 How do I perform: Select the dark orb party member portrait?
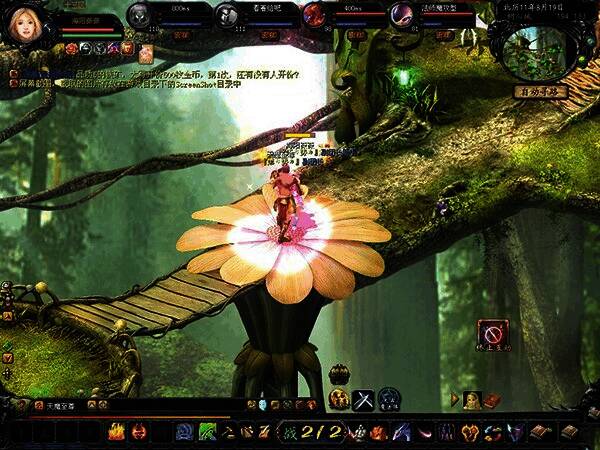point(140,14)
